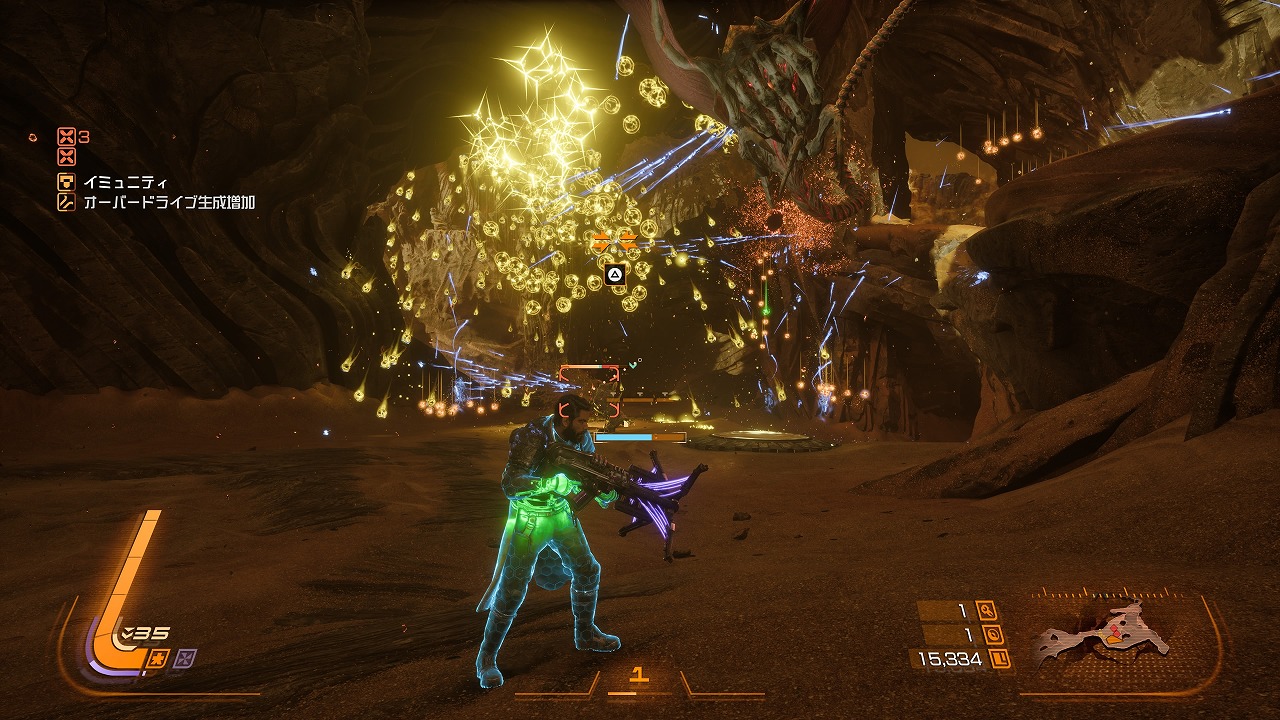Image resolution: width=1280 pixels, height=720 pixels.
Task: Select the イミュニティ status icon
Action: click(x=66, y=182)
